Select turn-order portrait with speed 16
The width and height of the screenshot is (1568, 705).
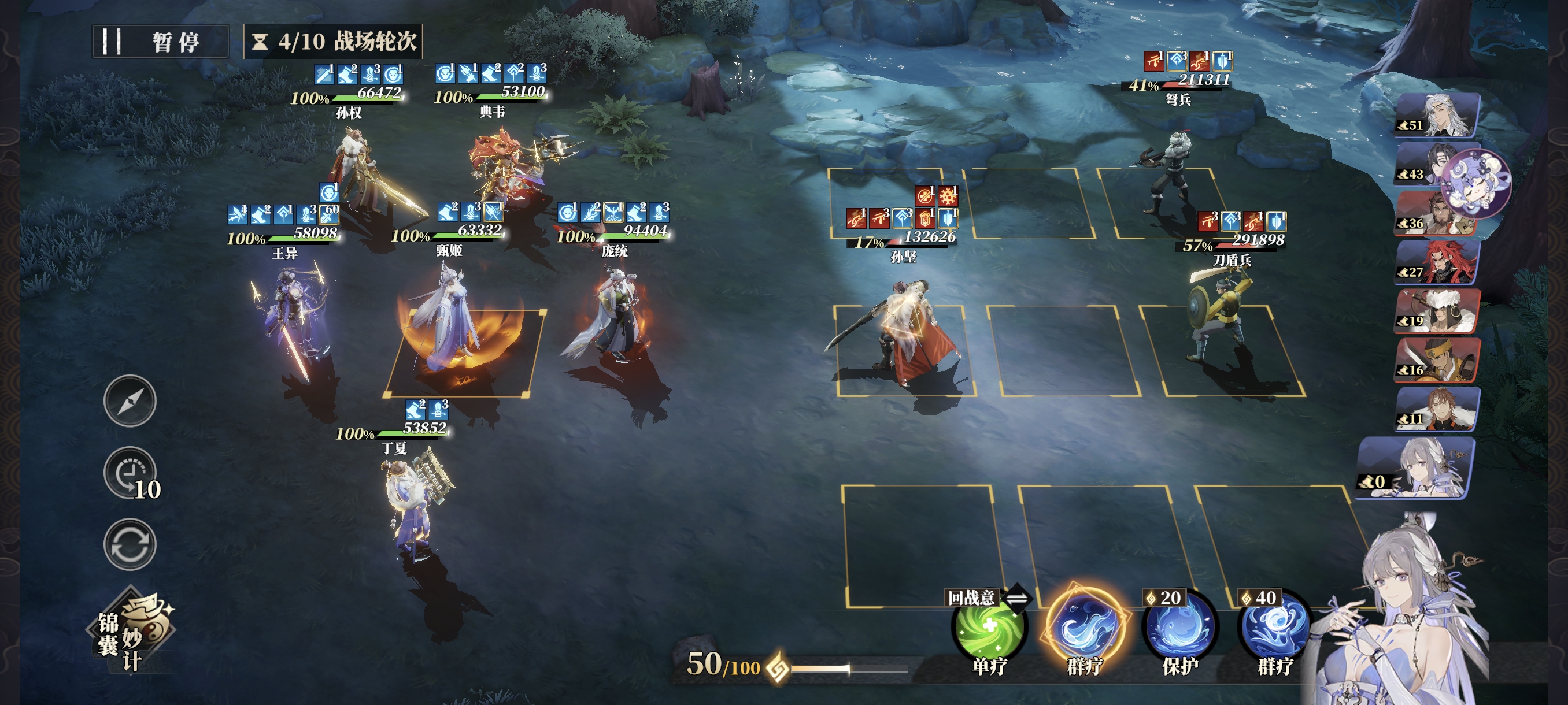[1438, 361]
